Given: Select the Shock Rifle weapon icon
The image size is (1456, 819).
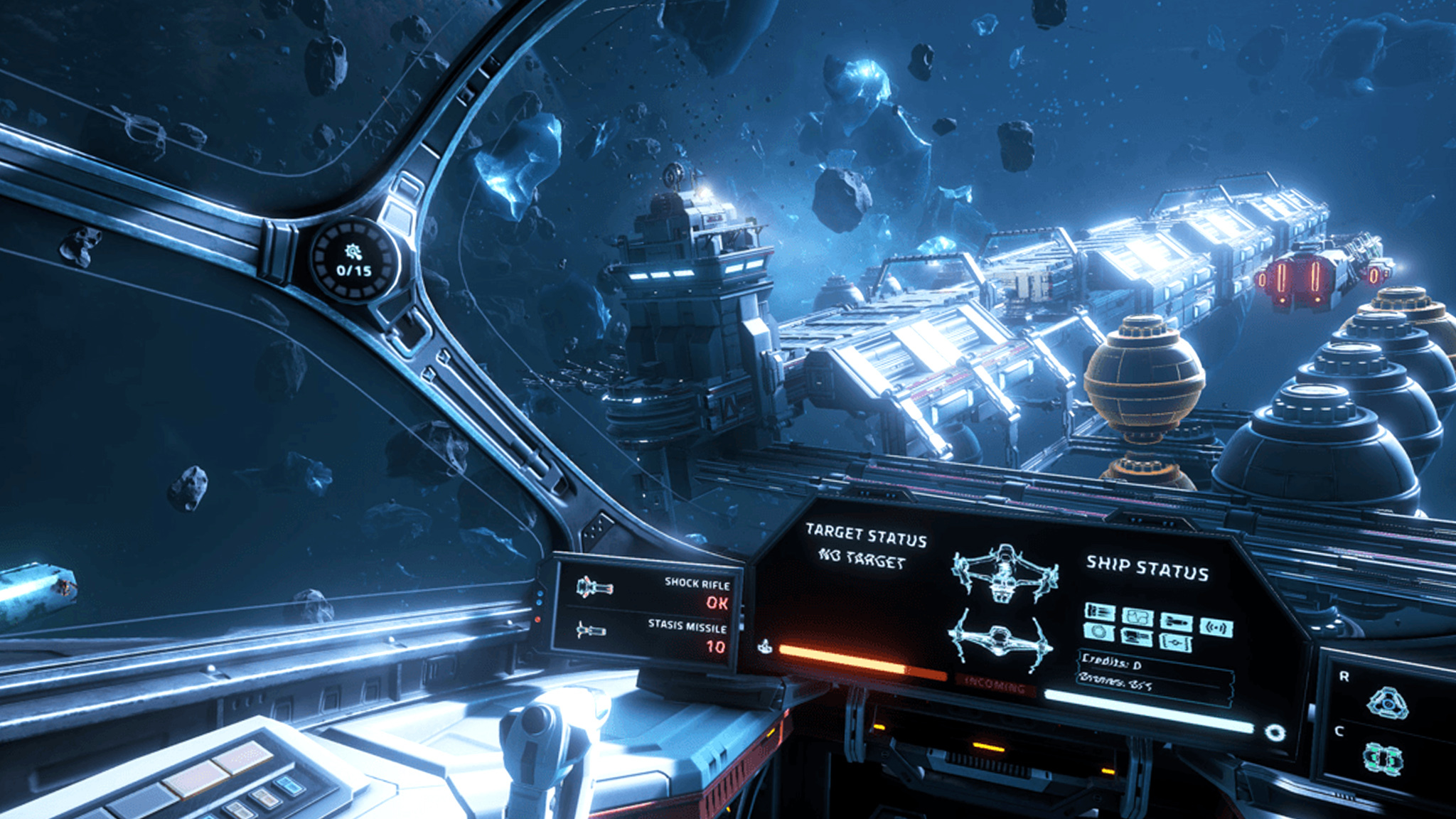Looking at the screenshot, I should [594, 587].
